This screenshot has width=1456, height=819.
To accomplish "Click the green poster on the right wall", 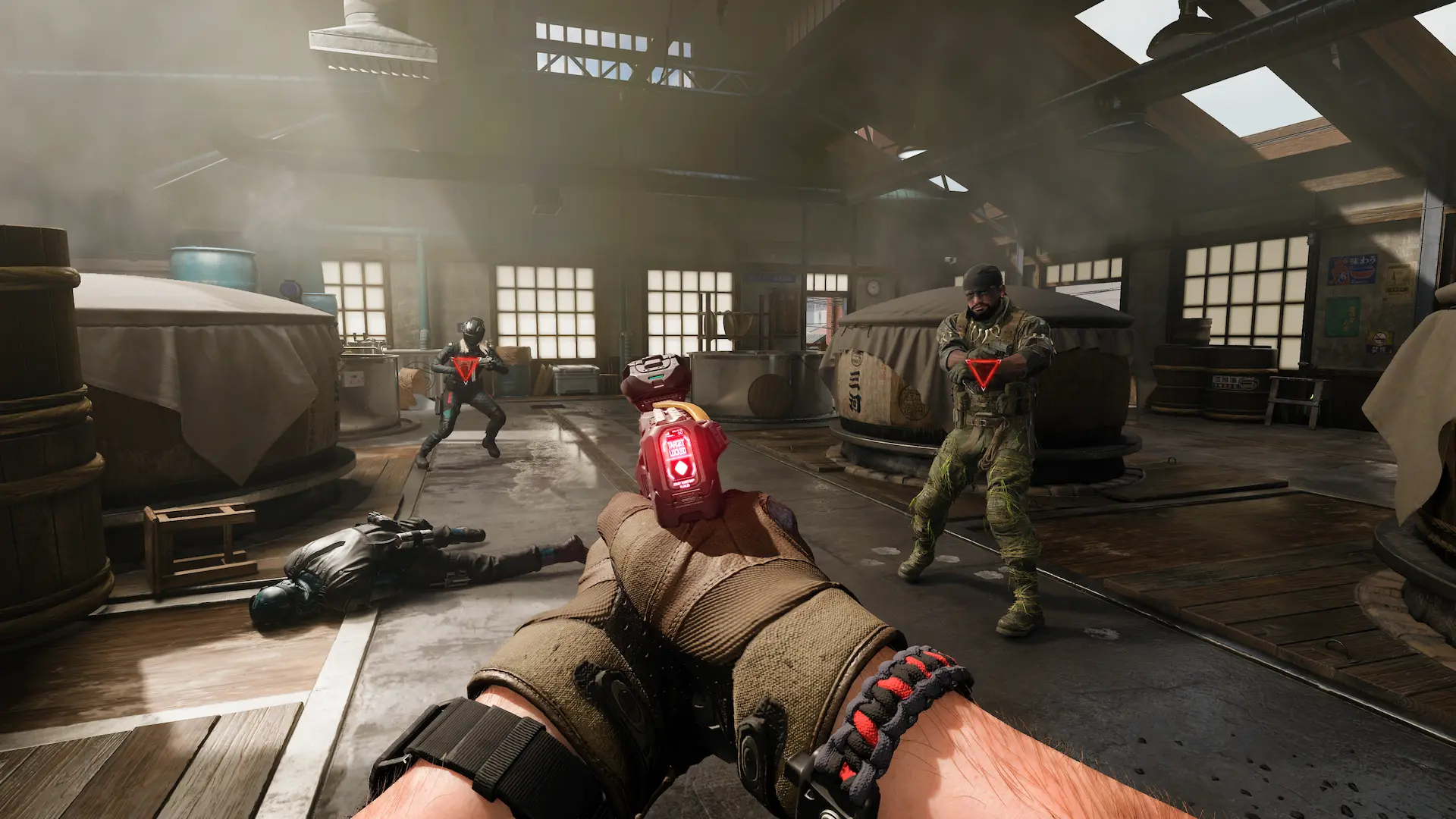I will point(1343,315).
